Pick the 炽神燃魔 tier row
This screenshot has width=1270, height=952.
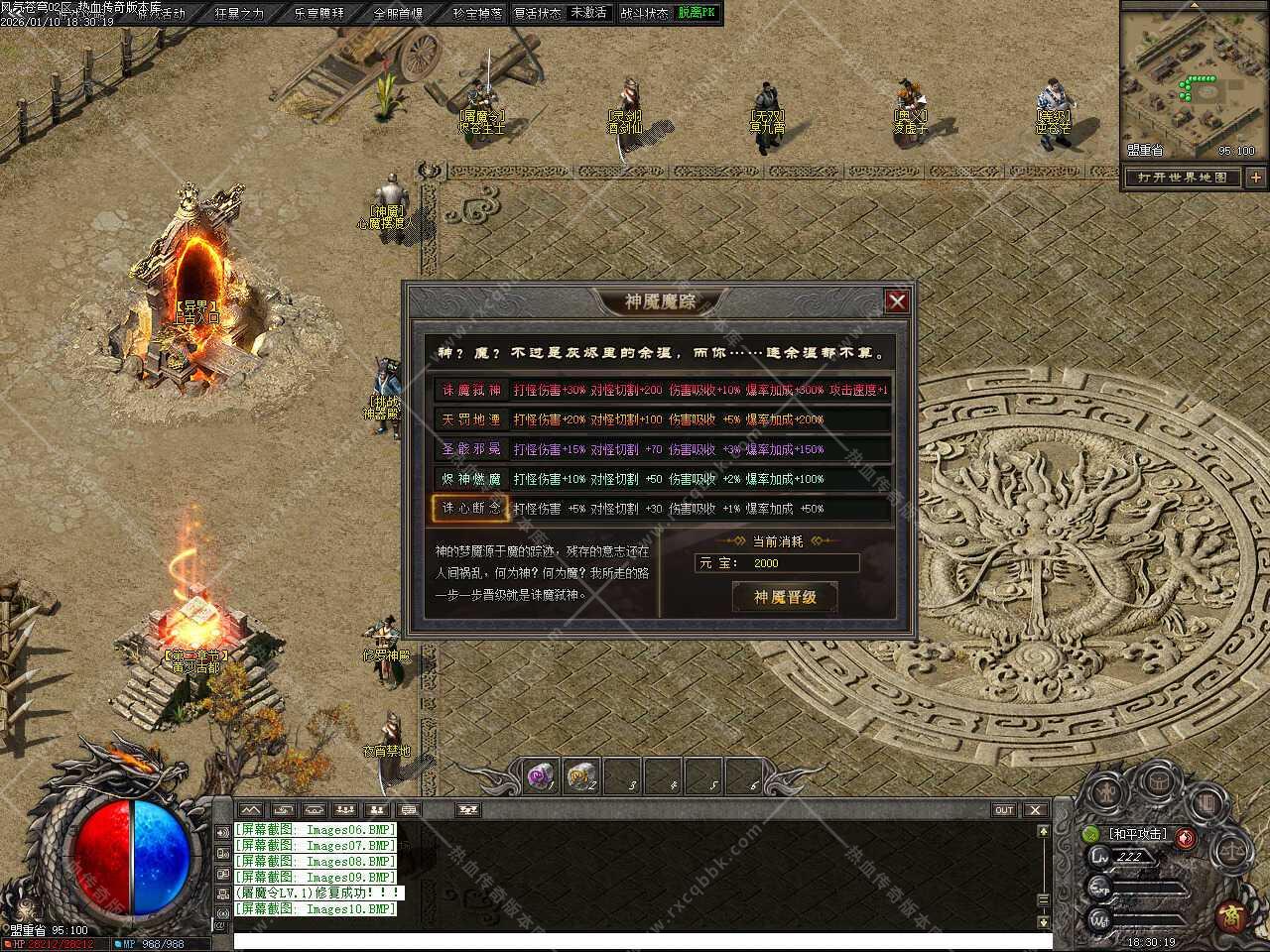471,479
